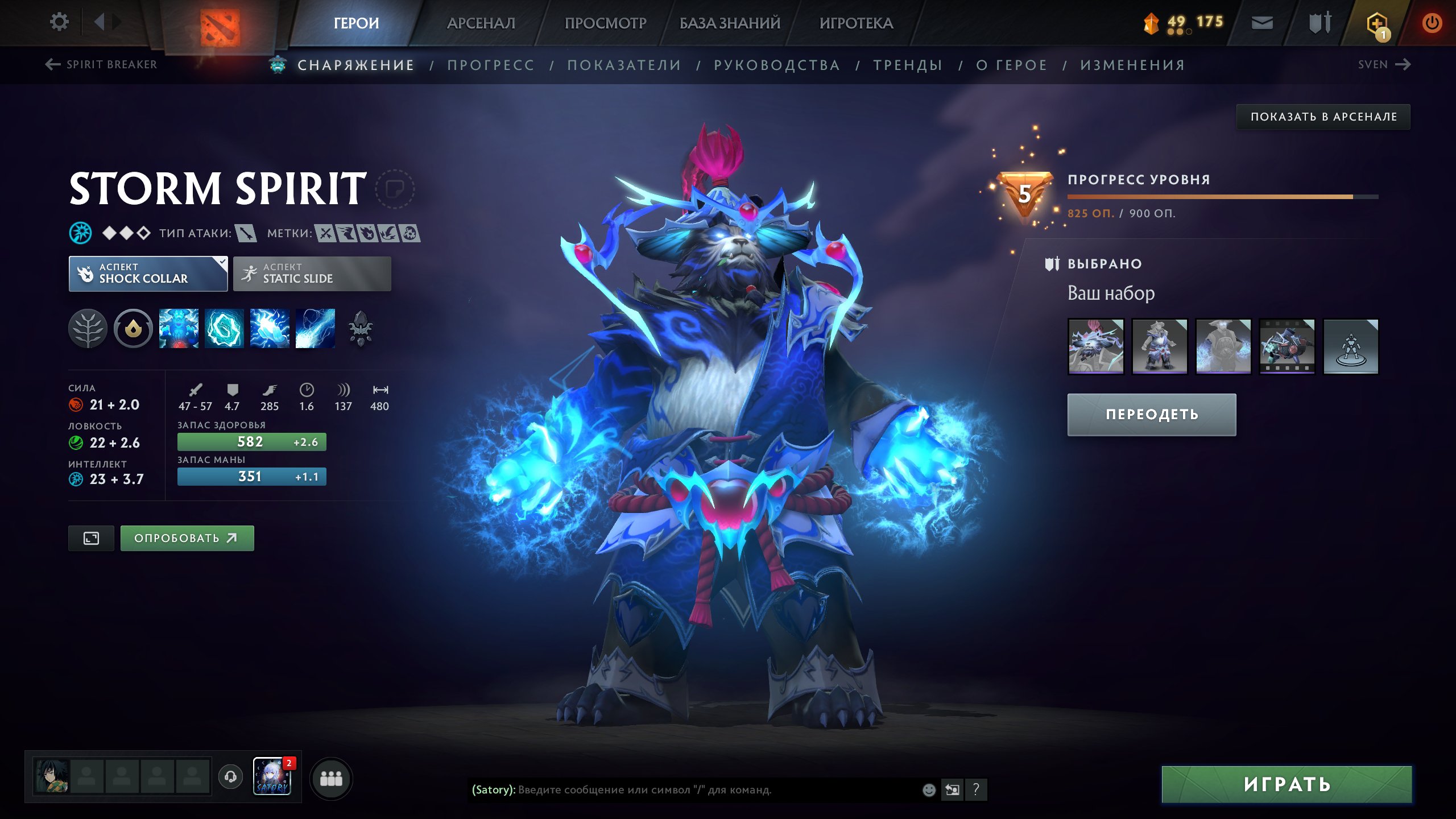
Task: Open the mail inbox icon
Action: point(1261,23)
